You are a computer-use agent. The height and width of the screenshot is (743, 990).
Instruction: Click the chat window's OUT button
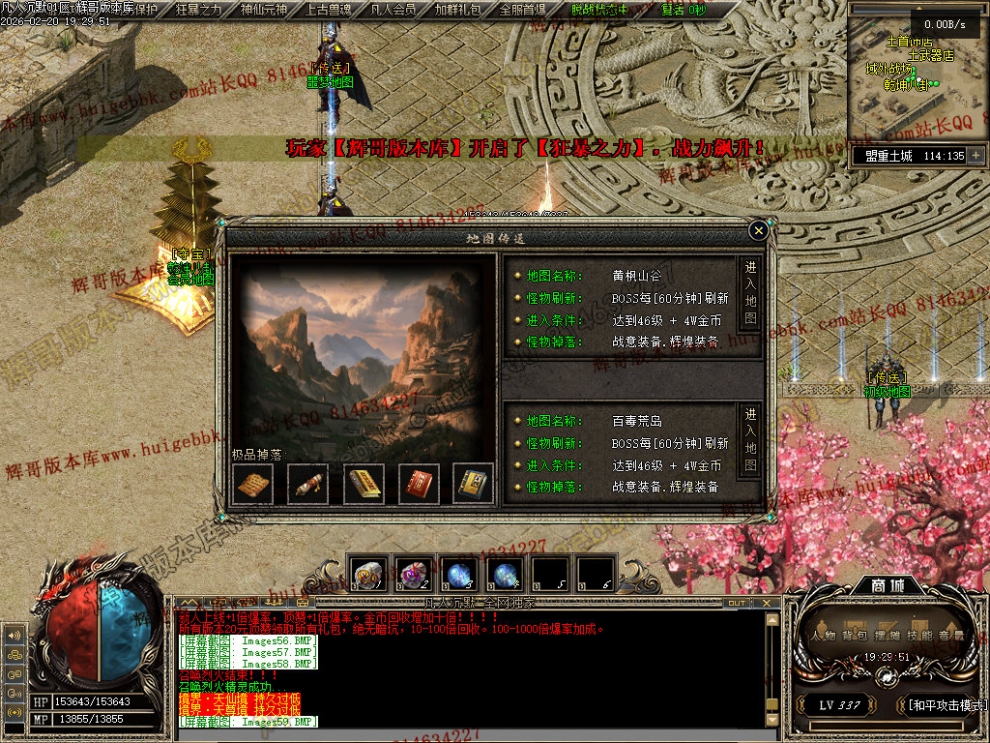click(736, 603)
